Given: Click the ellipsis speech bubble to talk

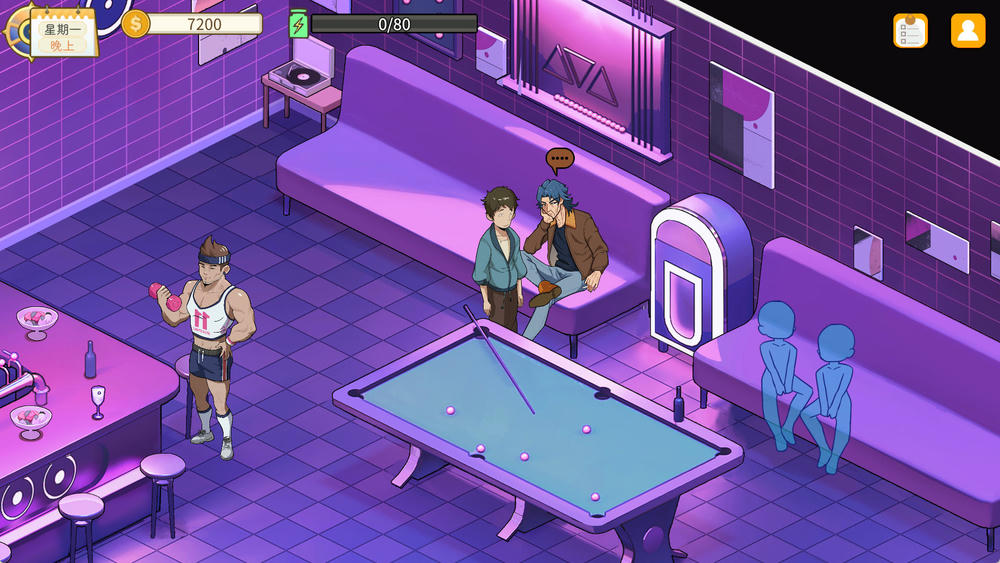Looking at the screenshot, I should (560, 158).
